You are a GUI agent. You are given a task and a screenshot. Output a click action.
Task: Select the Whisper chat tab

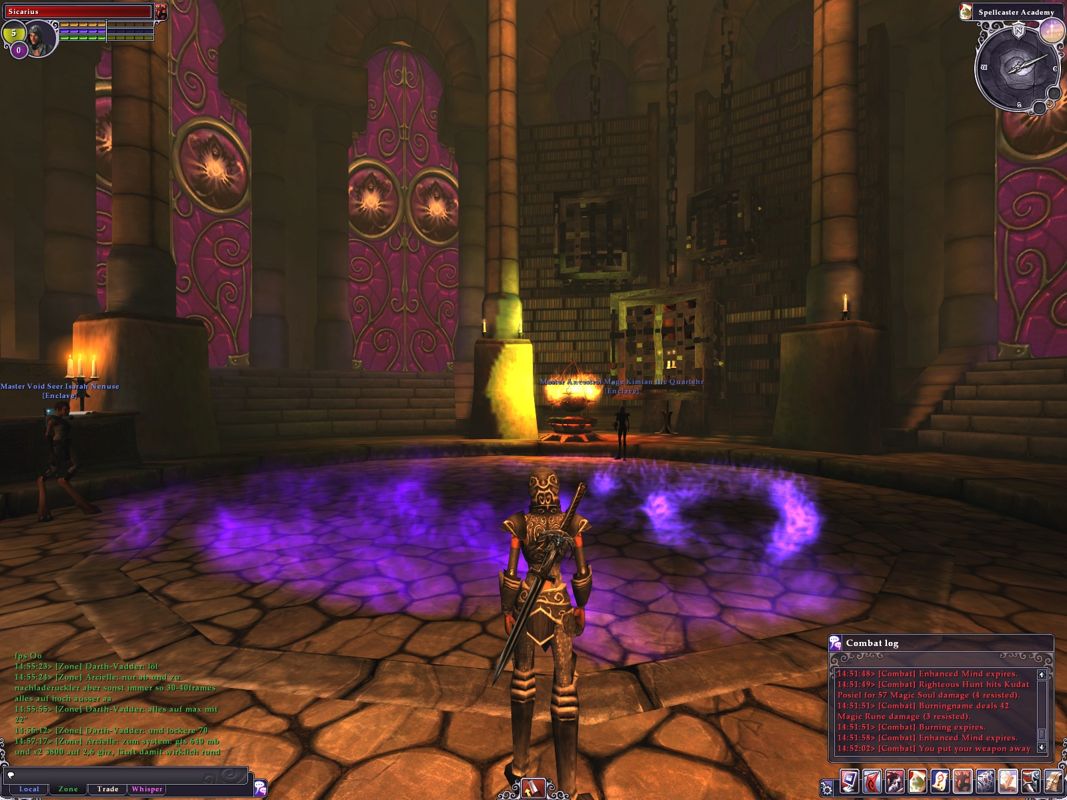click(146, 789)
